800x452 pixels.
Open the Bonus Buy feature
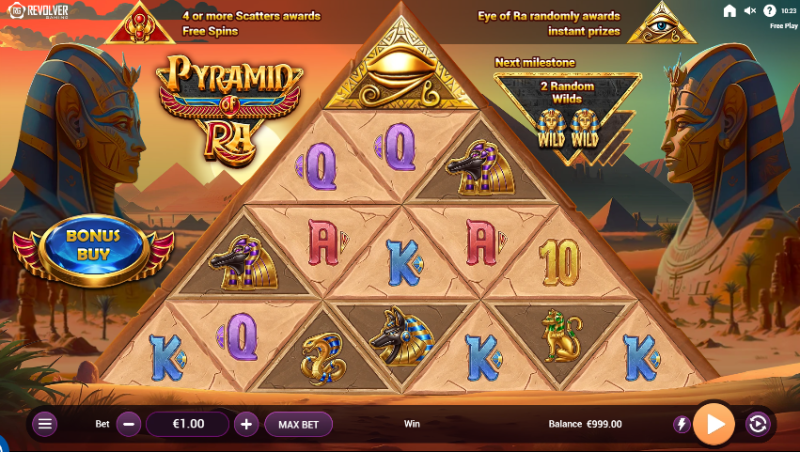pyautogui.click(x=93, y=244)
